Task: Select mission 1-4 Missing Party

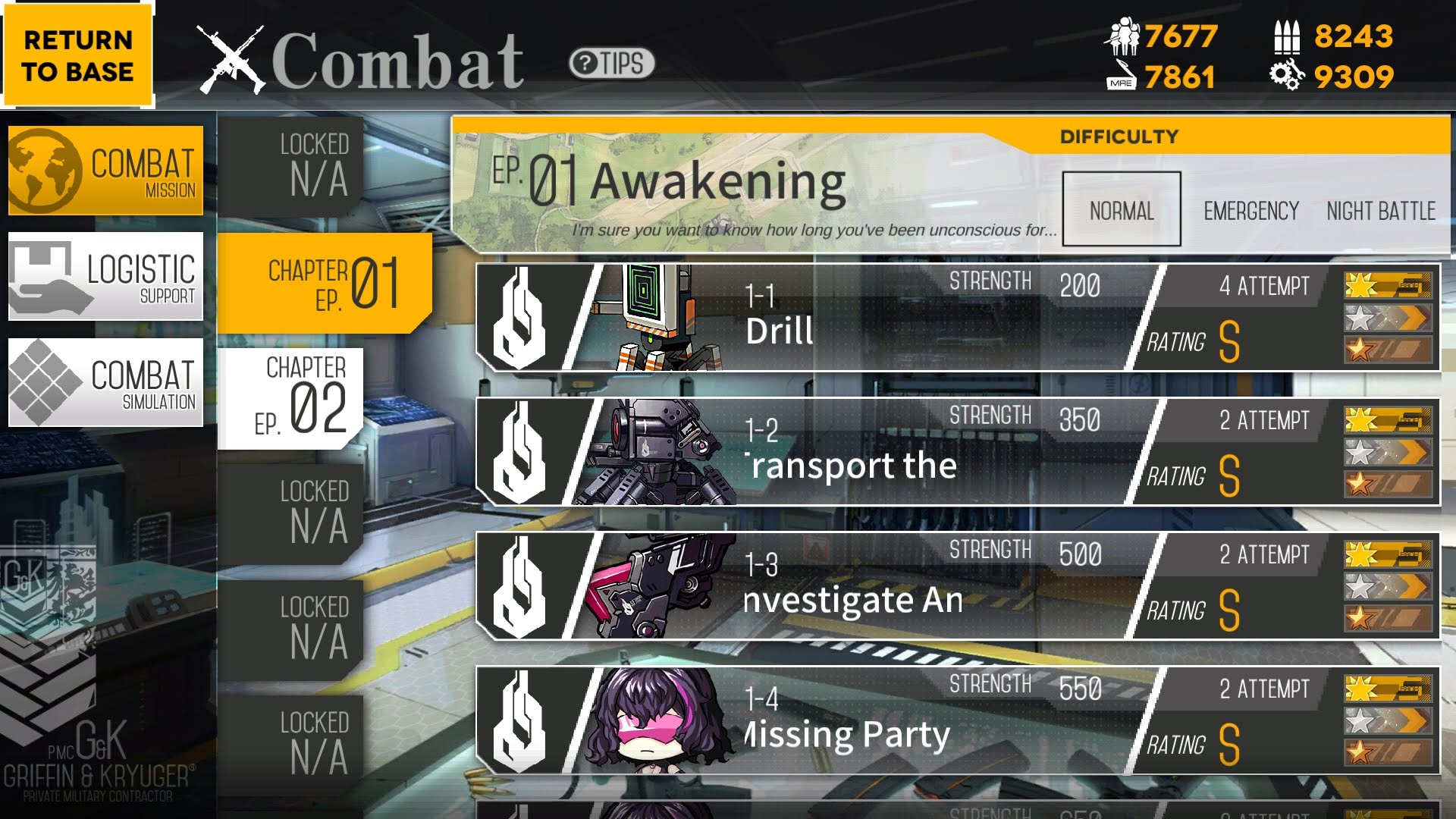Action: pyautogui.click(x=872, y=720)
